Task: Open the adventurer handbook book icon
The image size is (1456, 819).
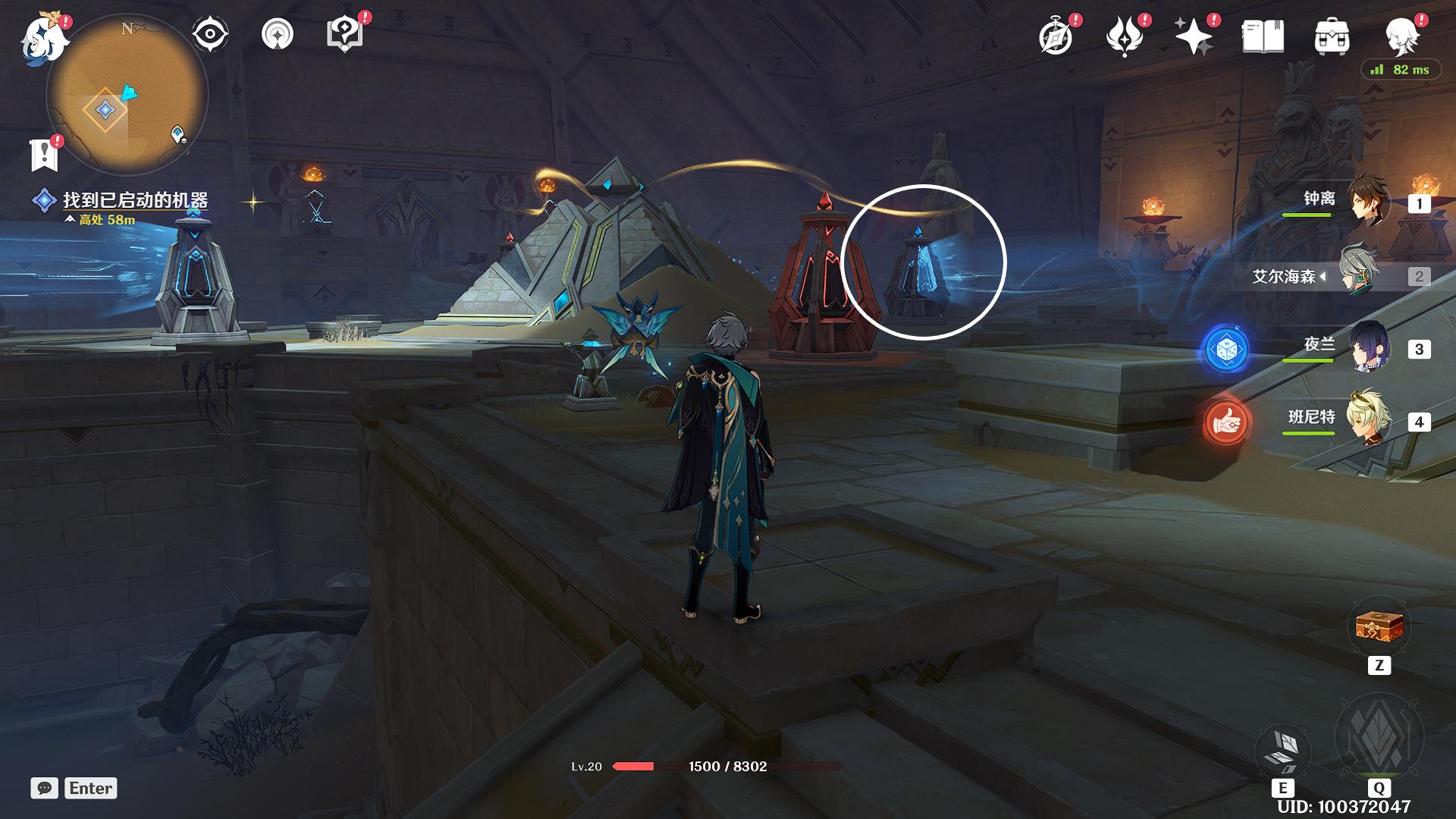Action: 1263,36
